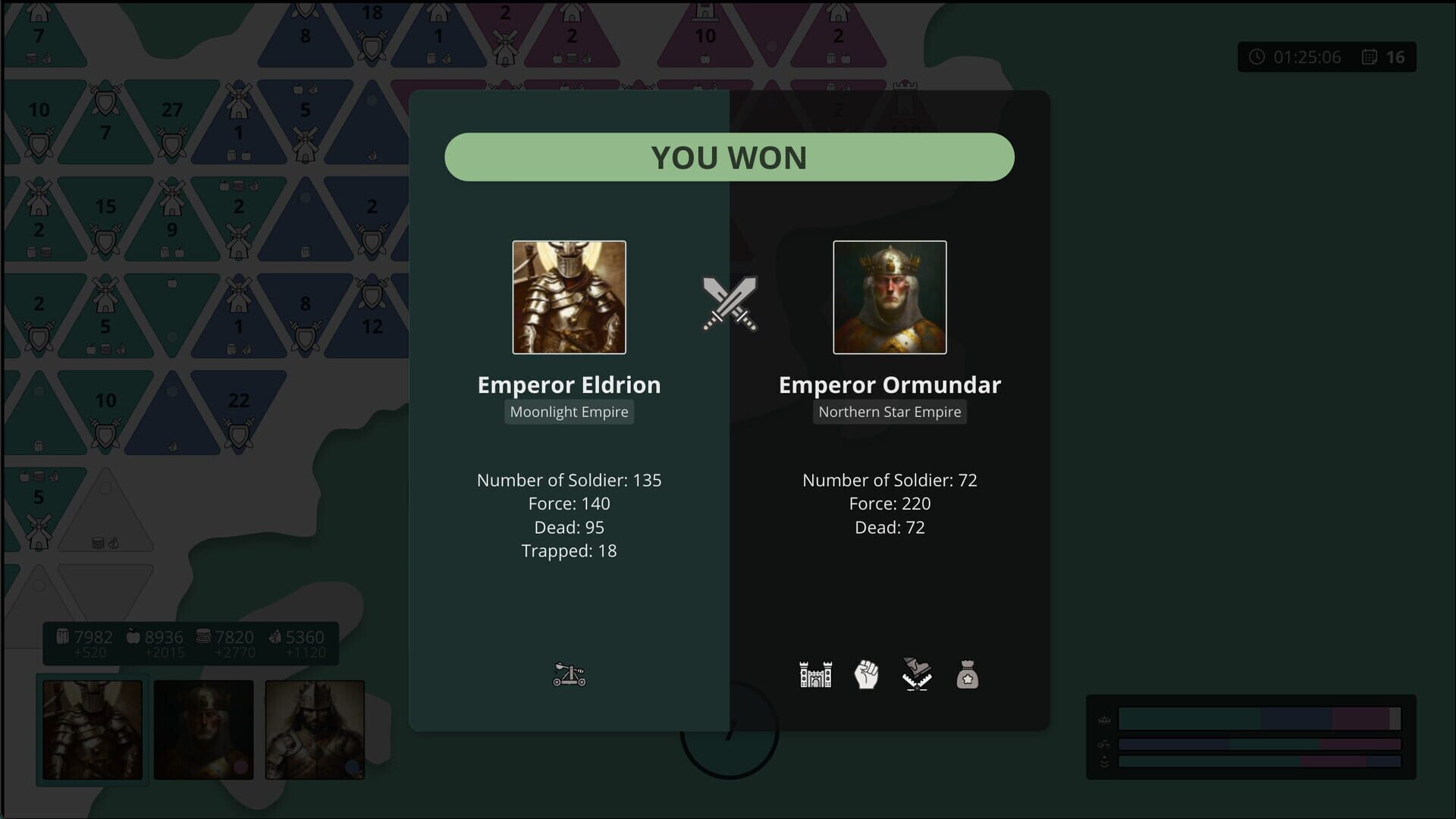Screen dimensions: 1456x819
Task: Click the calendar icon showing 16
Action: pyautogui.click(x=1369, y=57)
